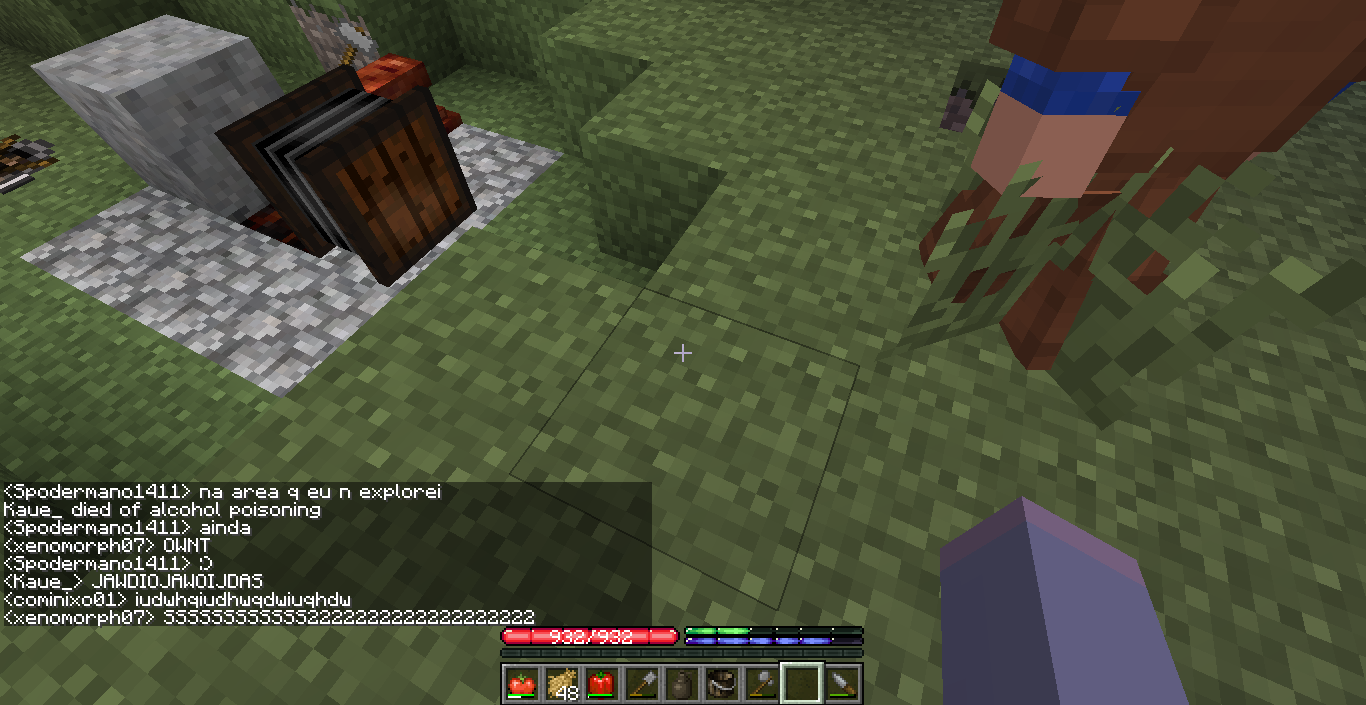
Task: Select the tomato hotbar slot
Action: (x=520, y=683)
